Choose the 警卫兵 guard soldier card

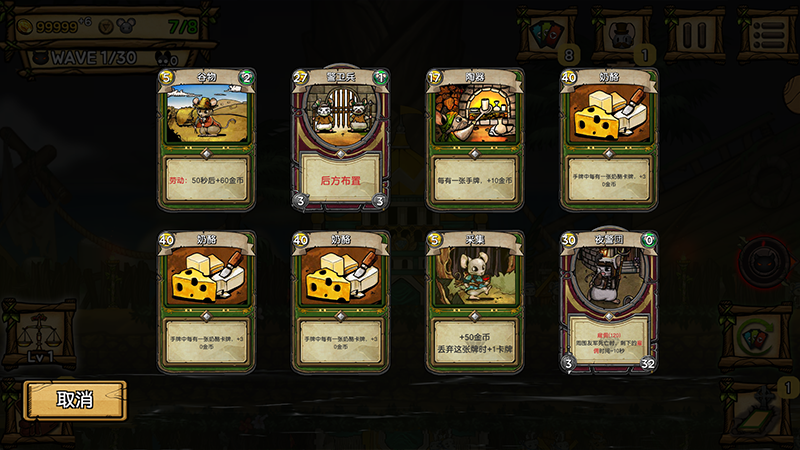(x=340, y=140)
